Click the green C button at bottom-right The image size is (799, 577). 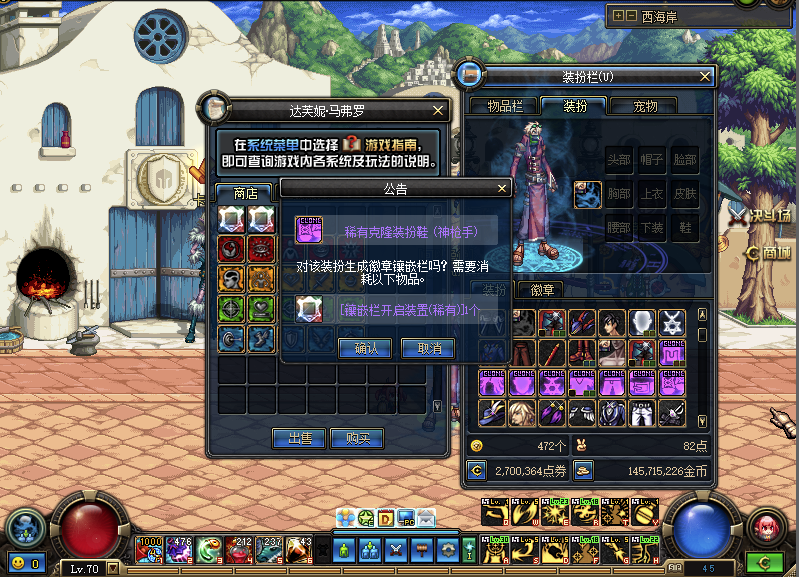765,563
